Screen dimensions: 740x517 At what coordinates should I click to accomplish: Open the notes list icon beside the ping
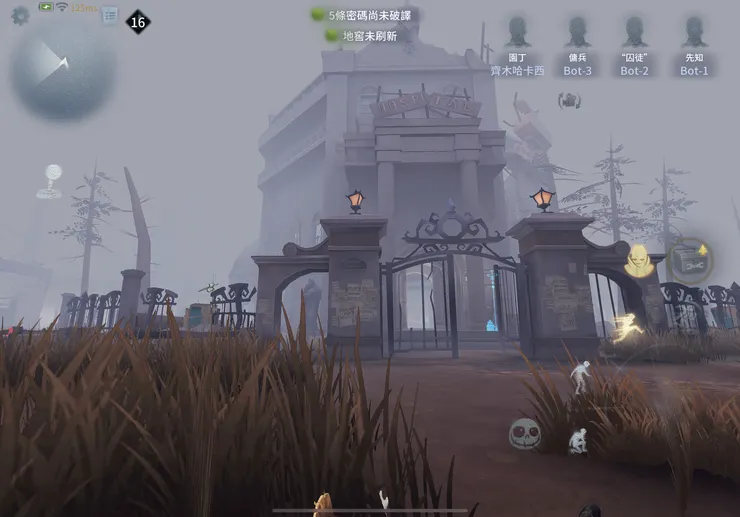point(109,16)
